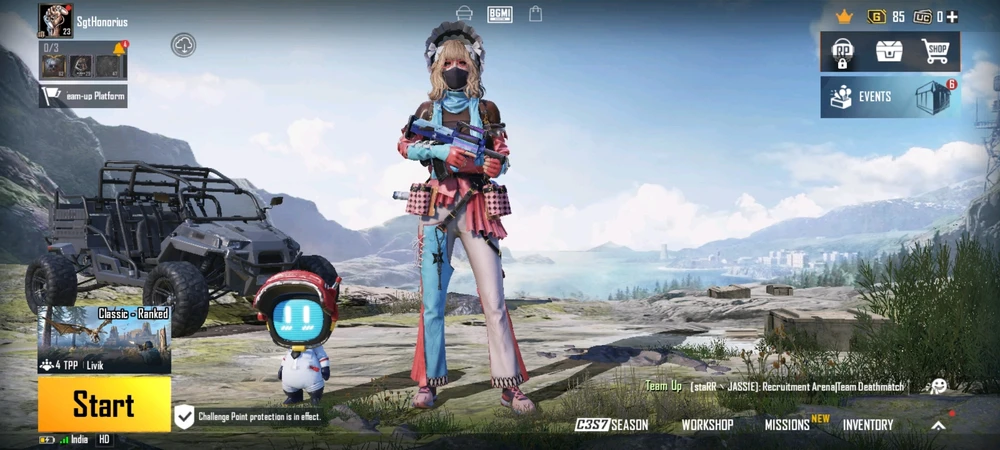Open the C3S7 Season menu
The image size is (1000, 450).
[x=612, y=425]
